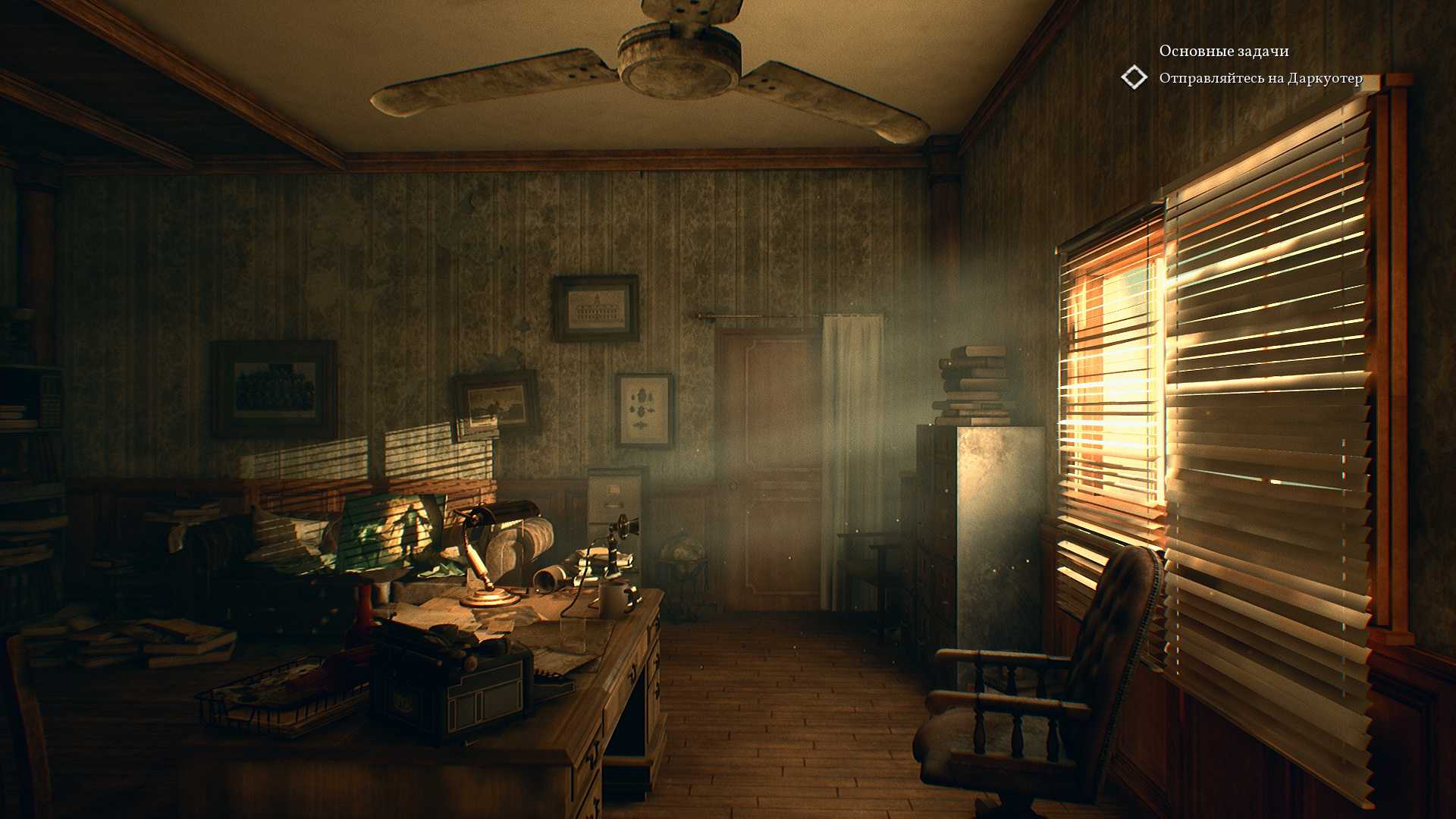
Task: Select the "Отправляйтесь на Даркуотер" objective
Action: click(1260, 79)
